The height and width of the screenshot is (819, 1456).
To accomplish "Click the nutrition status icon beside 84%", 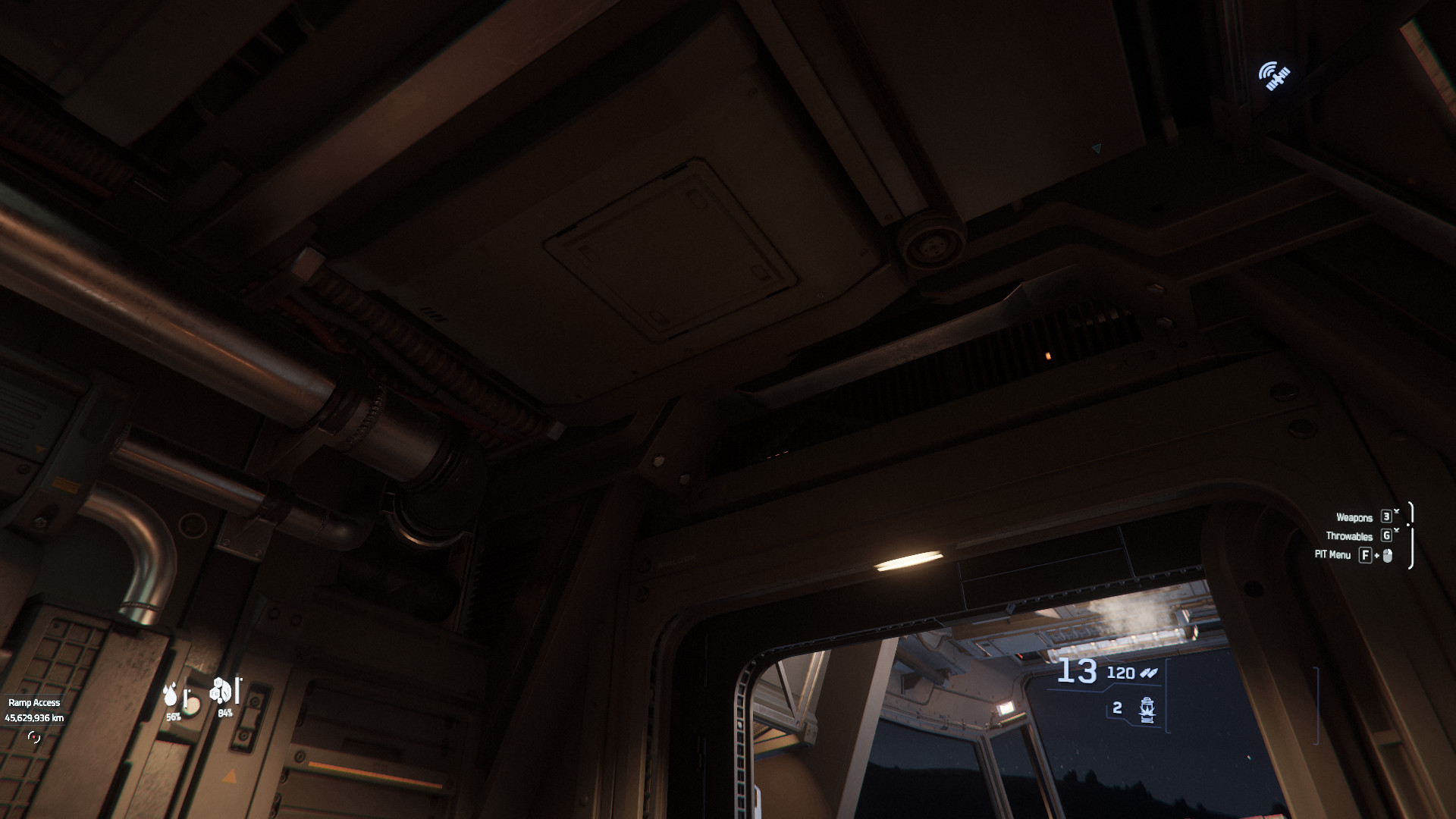I will (x=221, y=692).
